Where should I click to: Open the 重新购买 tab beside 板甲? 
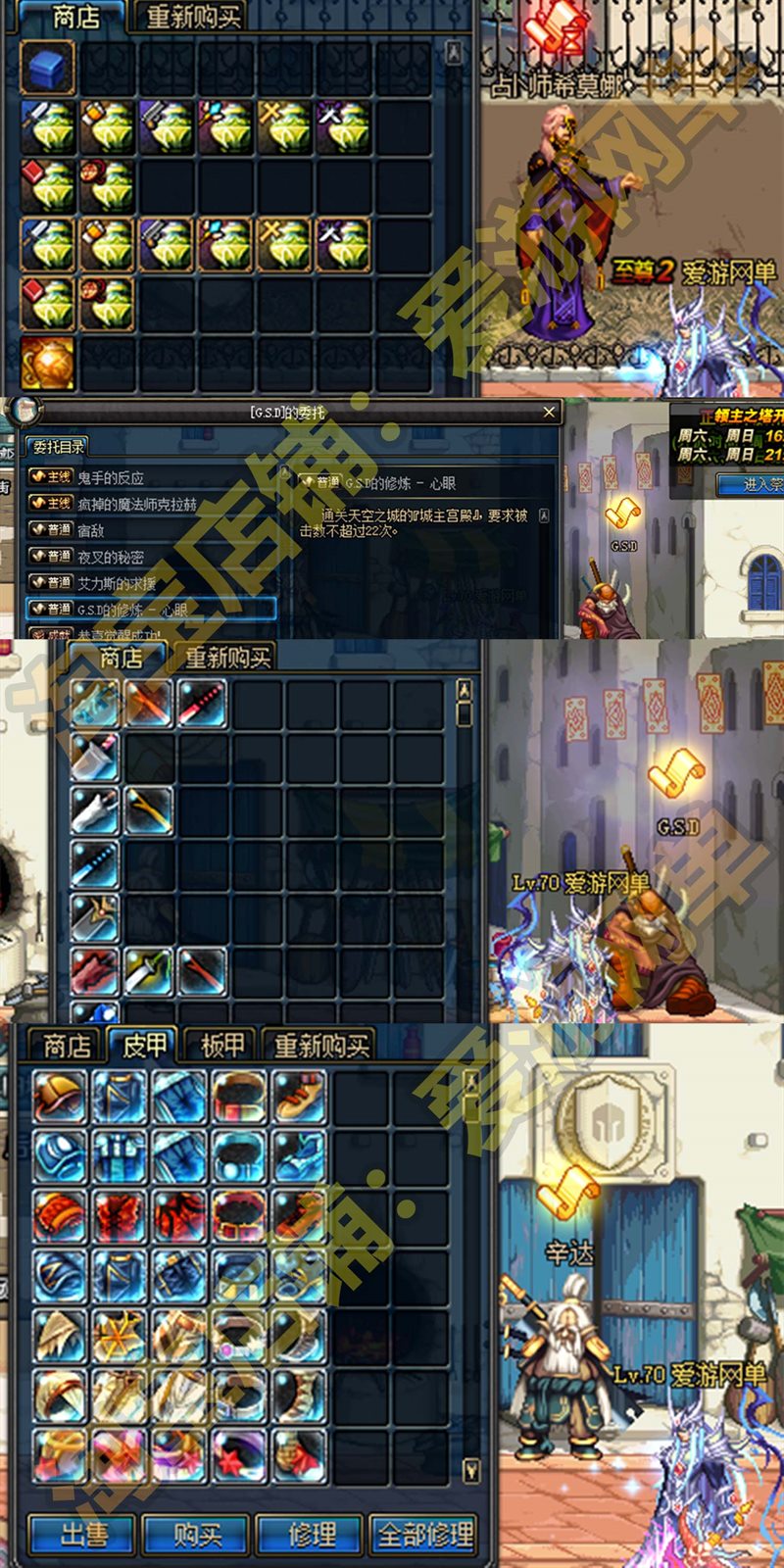coord(320,1046)
